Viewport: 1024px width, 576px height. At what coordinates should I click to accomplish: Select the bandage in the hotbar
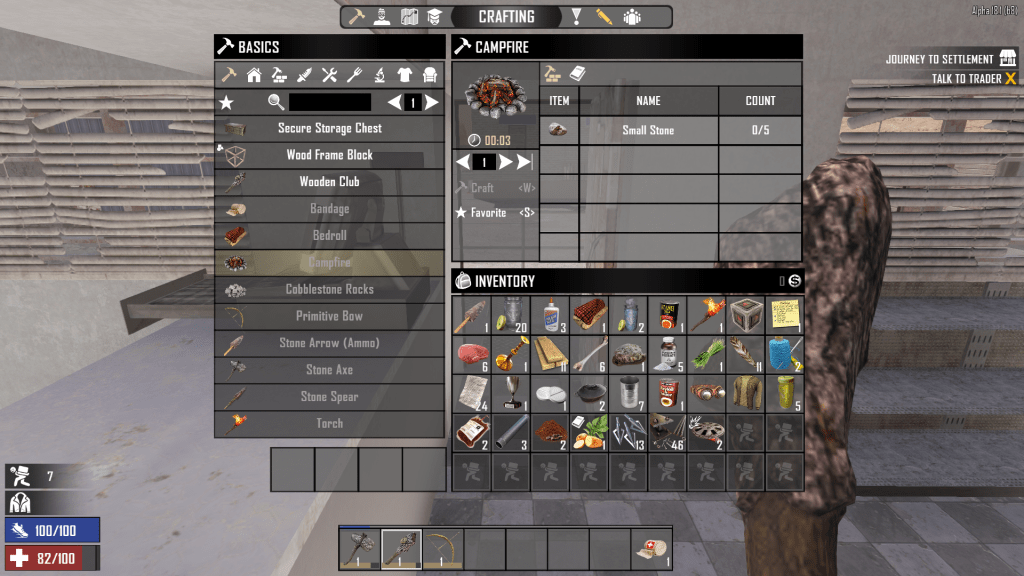click(x=651, y=549)
